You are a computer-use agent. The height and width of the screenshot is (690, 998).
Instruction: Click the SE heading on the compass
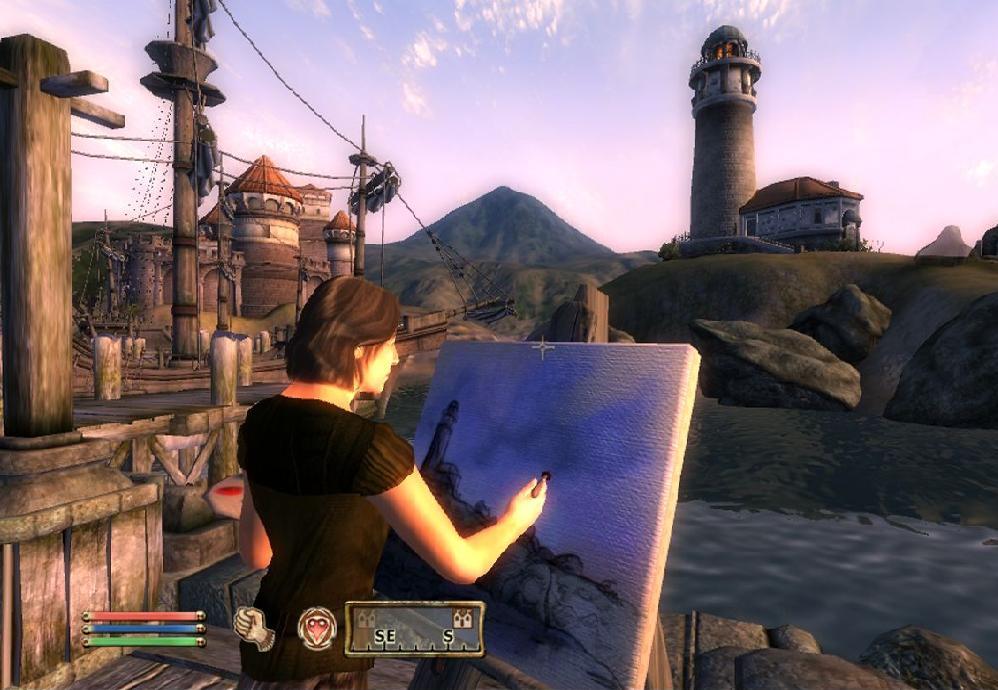(x=387, y=636)
